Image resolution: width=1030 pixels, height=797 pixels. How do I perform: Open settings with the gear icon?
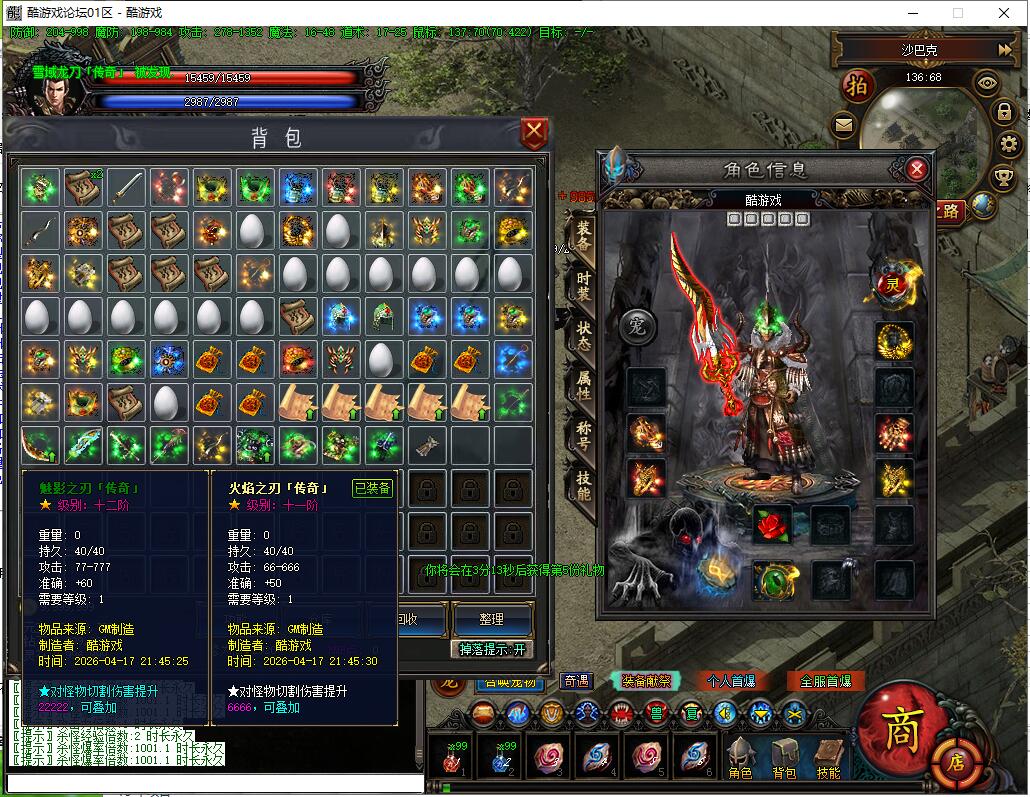click(1008, 145)
